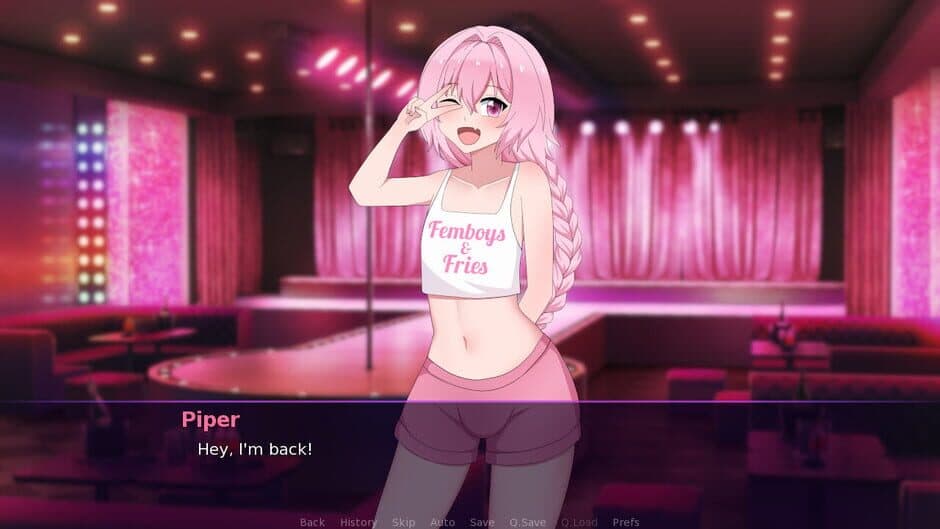Quick save with the Q.Save button

click(x=527, y=522)
